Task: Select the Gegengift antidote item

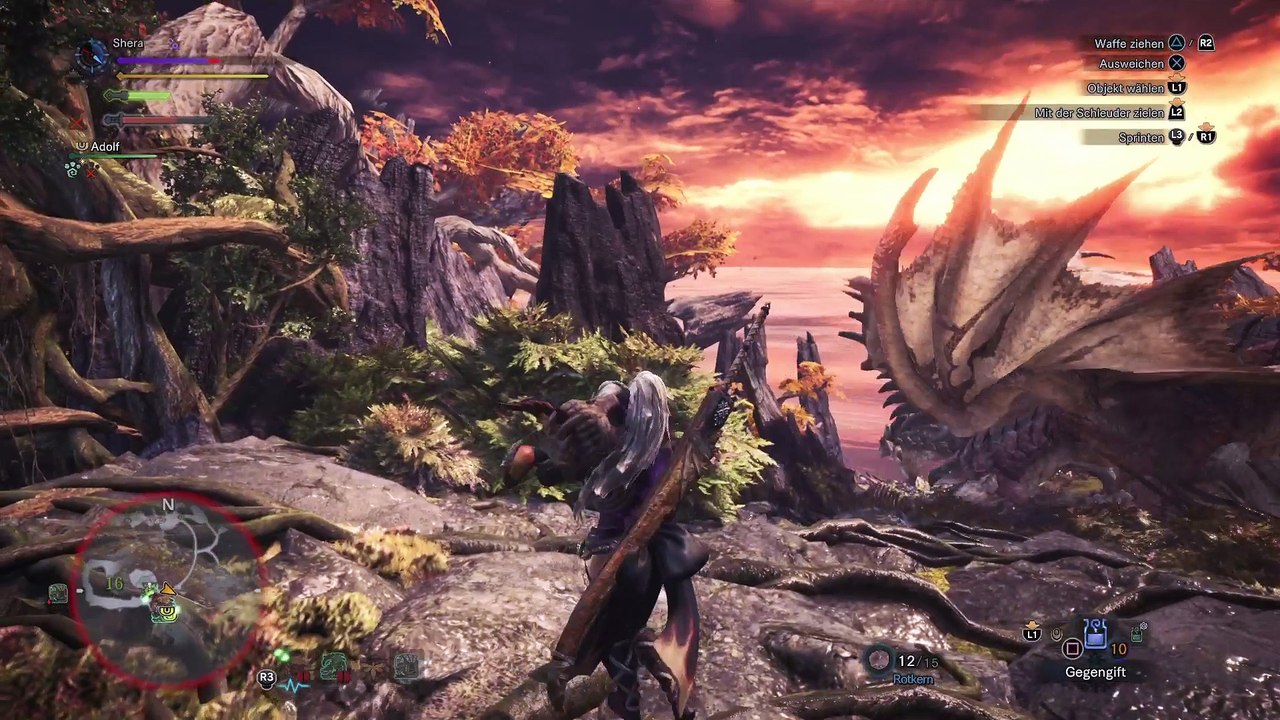Action: (1095, 632)
